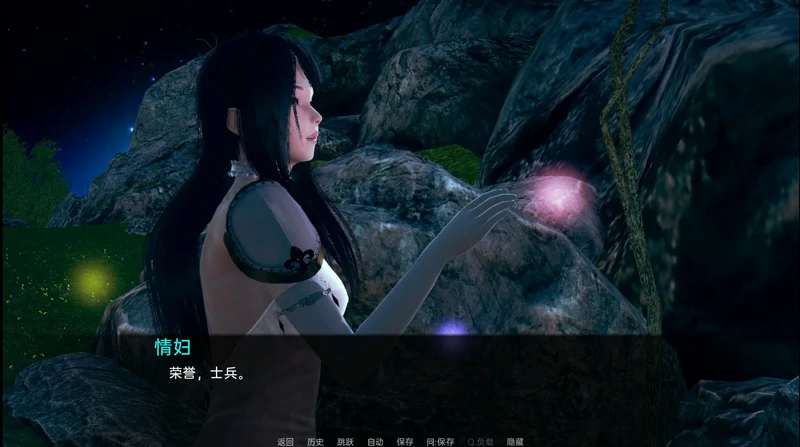Select the Q.保存 quick save button
Viewport: 800px width, 447px height.
(x=437, y=441)
